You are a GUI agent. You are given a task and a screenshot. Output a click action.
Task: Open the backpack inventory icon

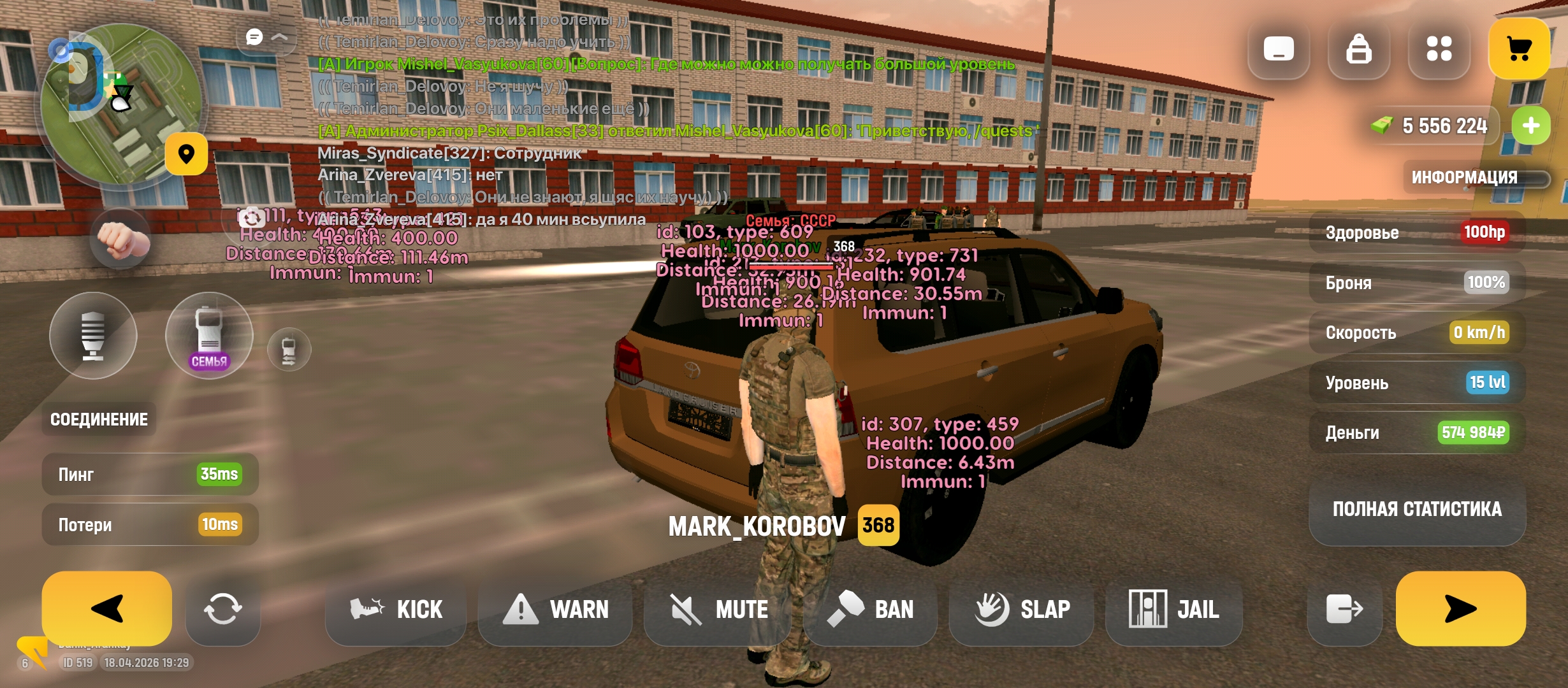[x=1358, y=48]
